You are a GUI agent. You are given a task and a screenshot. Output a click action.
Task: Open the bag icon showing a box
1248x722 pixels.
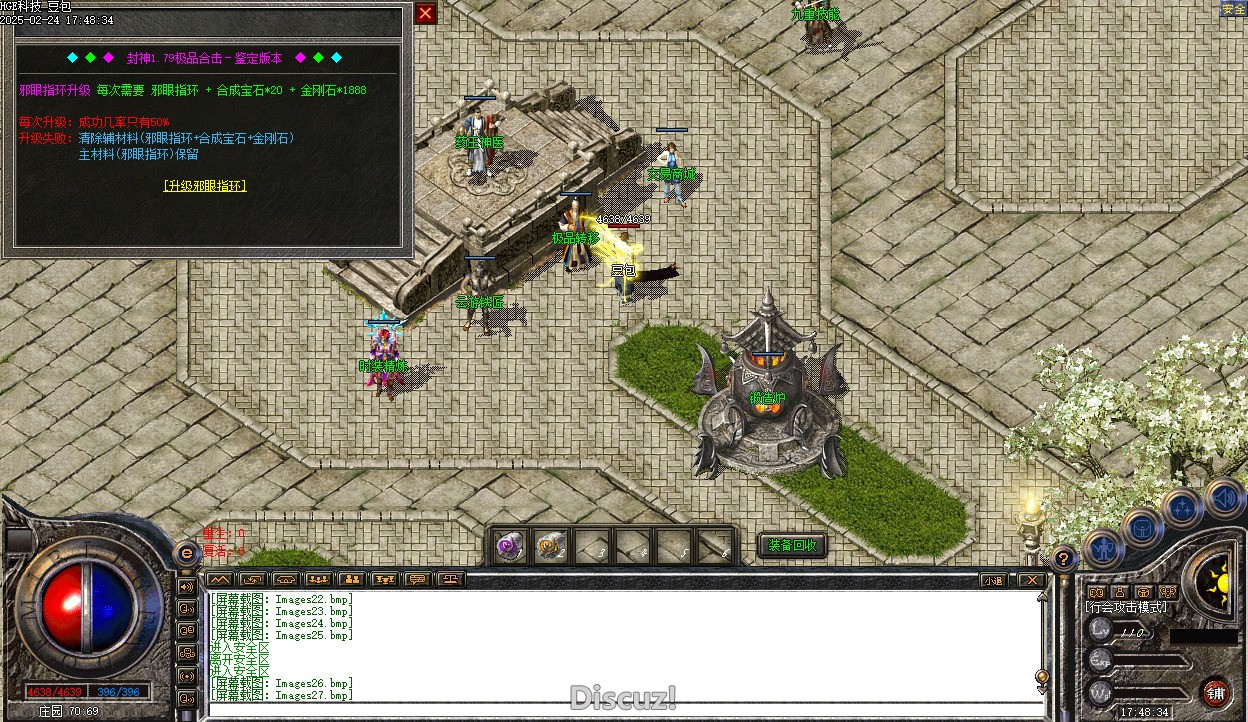1142,527
